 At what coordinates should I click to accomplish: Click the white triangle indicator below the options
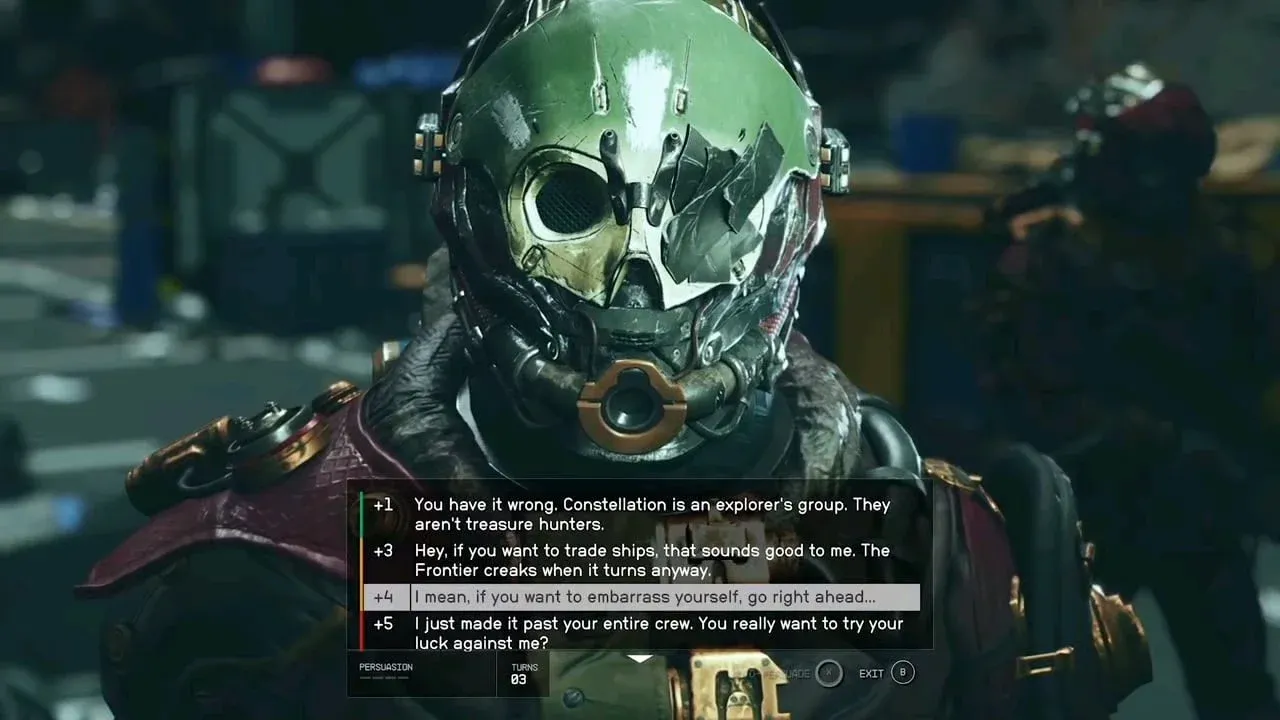[640, 658]
